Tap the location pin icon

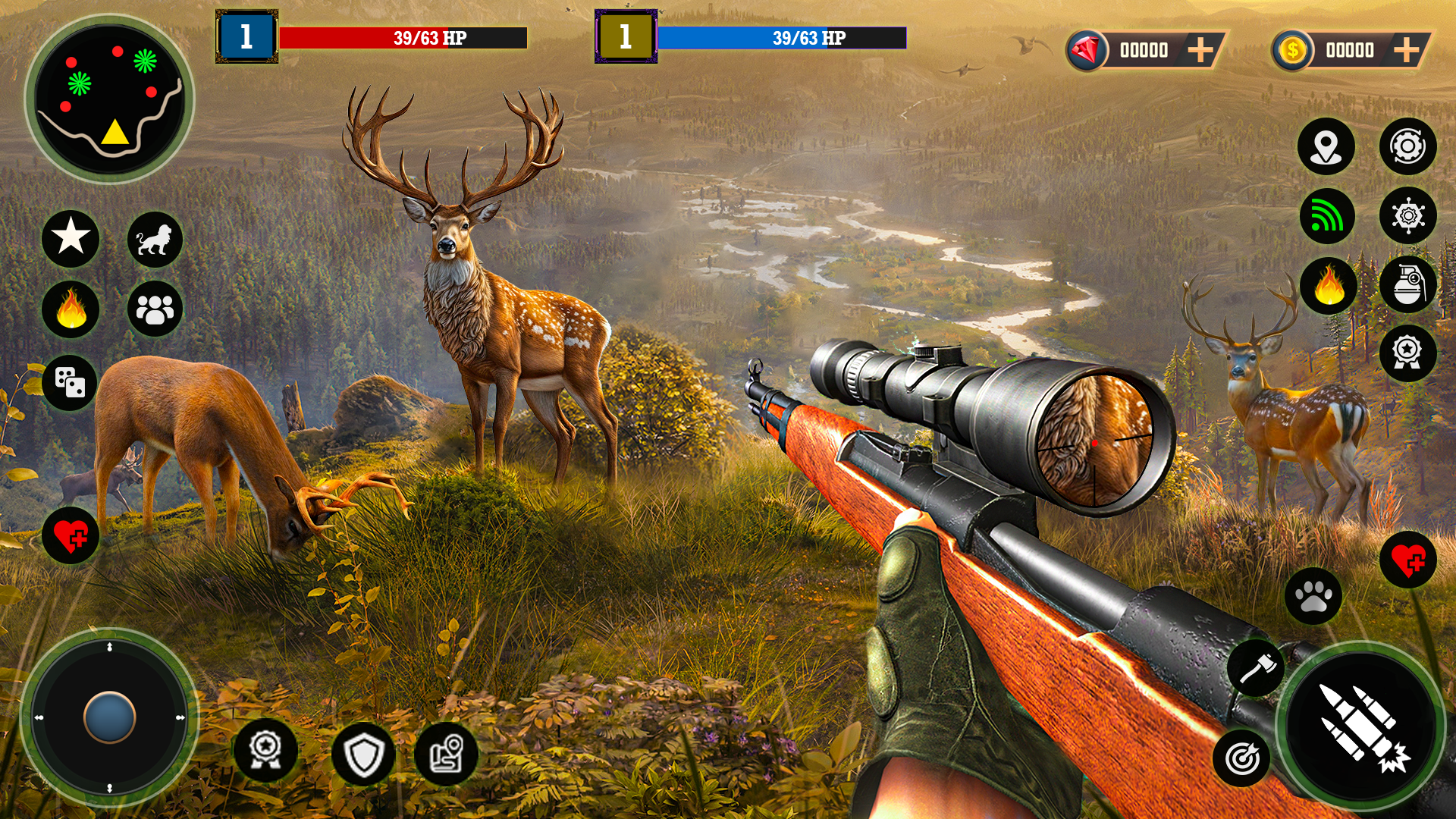1326,146
